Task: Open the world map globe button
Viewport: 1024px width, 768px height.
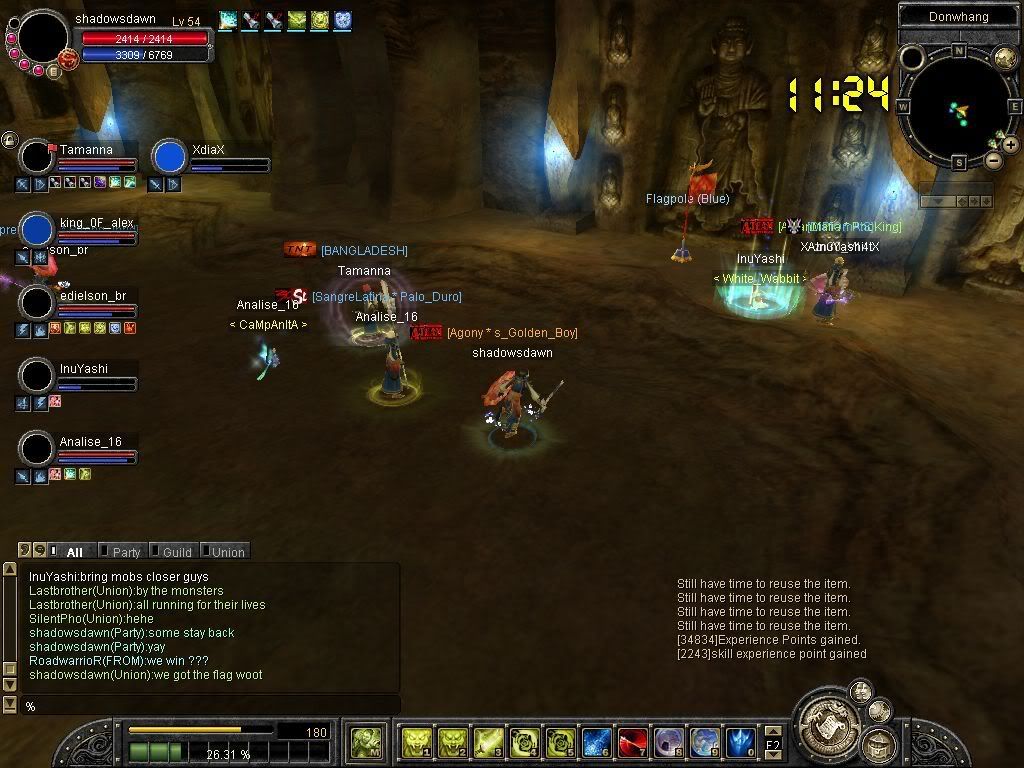Action: pyautogui.click(x=1004, y=58)
